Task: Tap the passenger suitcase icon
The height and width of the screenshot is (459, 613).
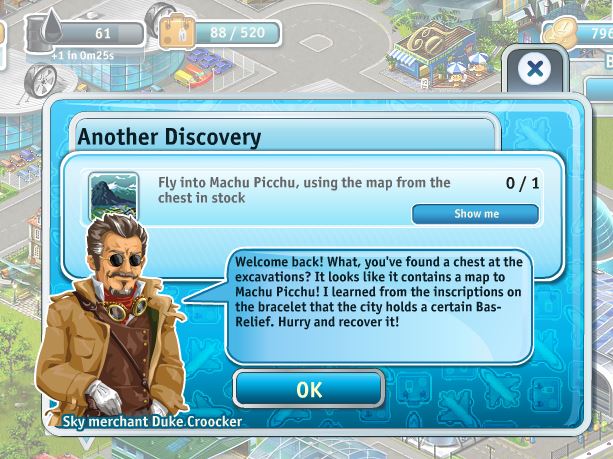Action: tap(177, 32)
